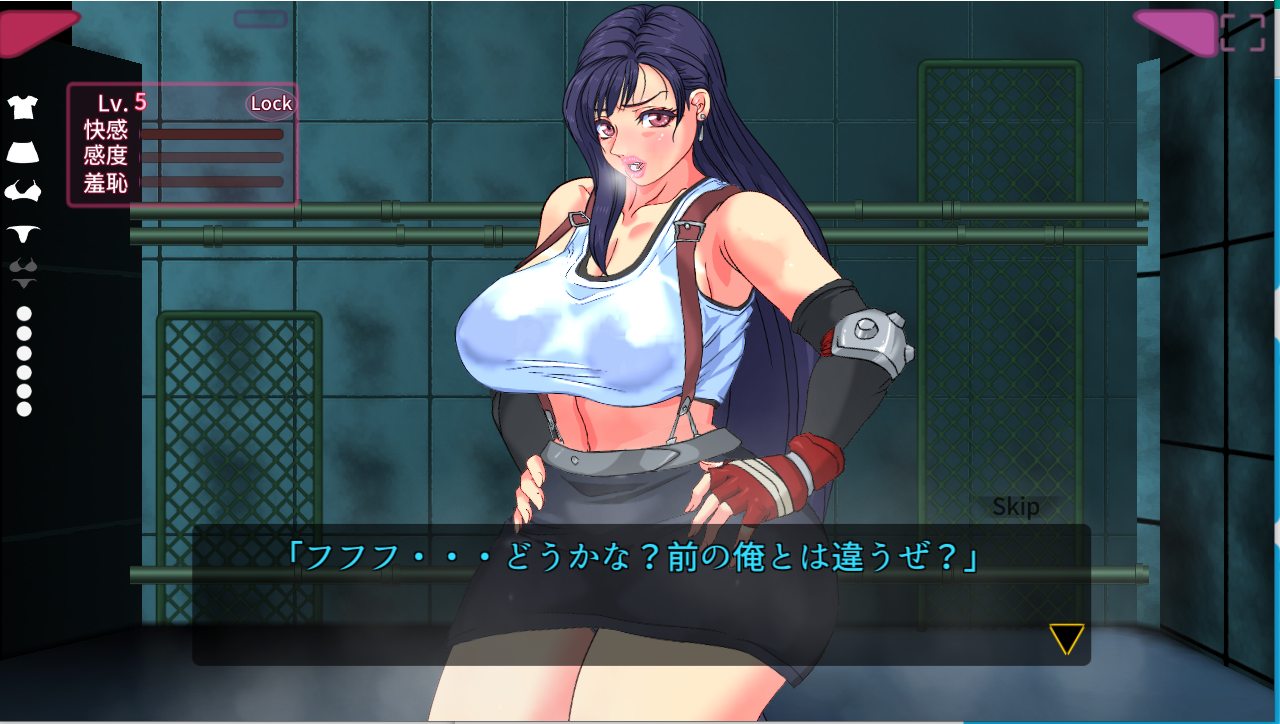This screenshot has width=1280, height=724.
Task: Select the bra clothing icon
Action: coord(23,190)
